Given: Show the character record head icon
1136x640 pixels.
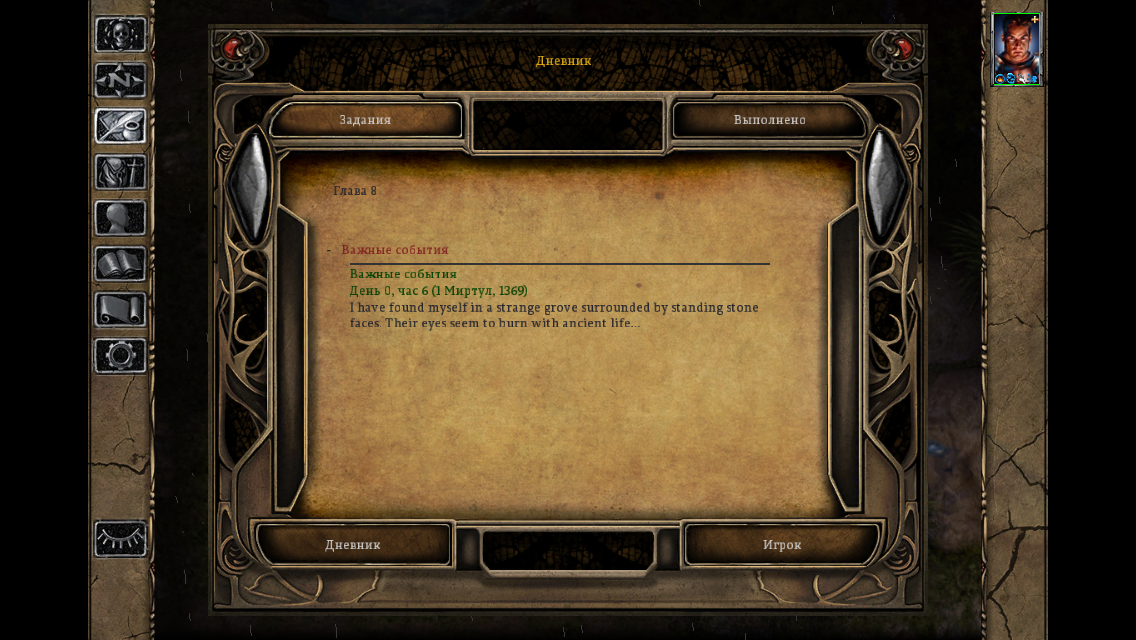Looking at the screenshot, I should [121, 218].
